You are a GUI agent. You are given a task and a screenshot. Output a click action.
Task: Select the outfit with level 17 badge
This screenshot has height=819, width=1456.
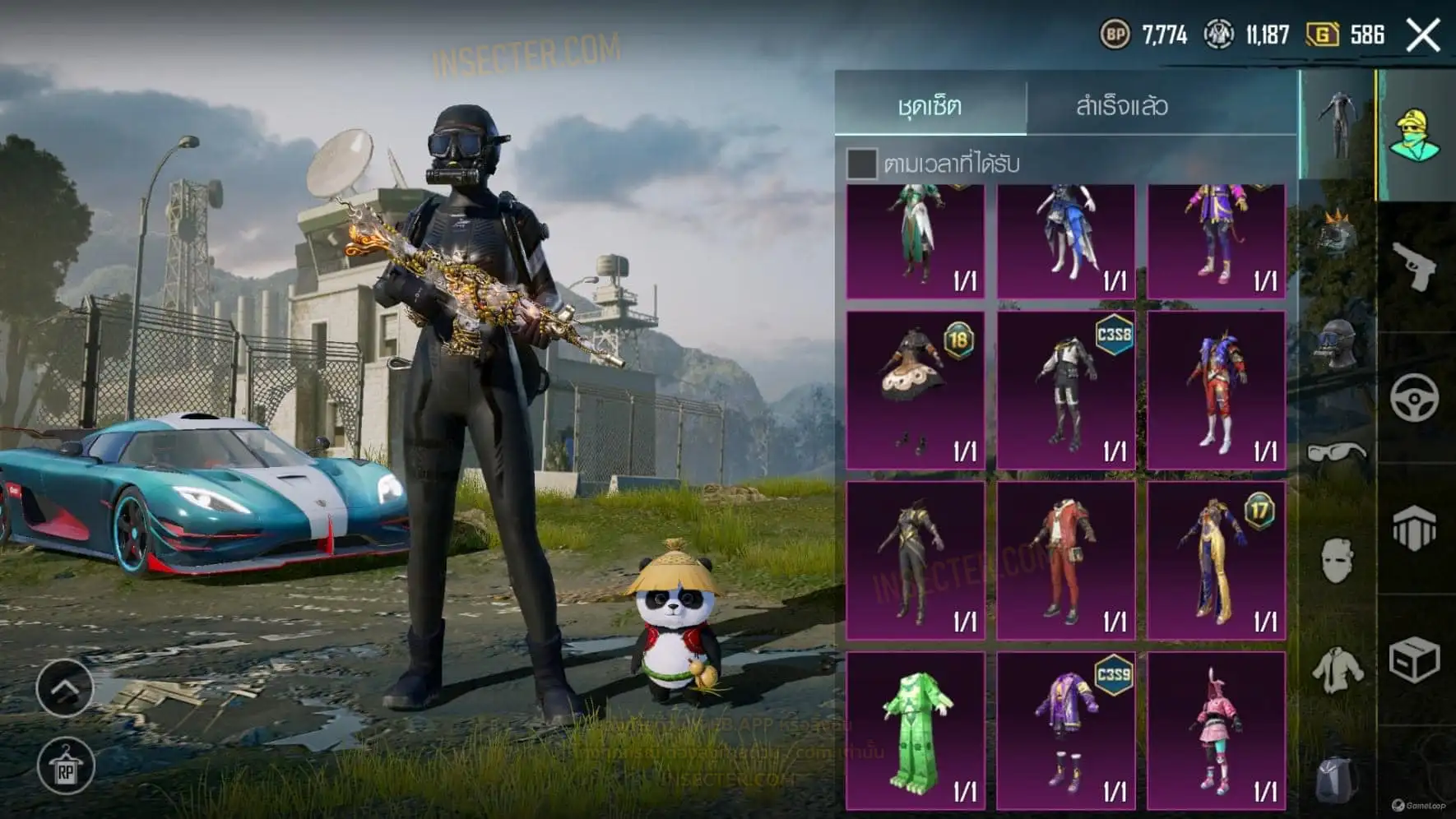click(1217, 561)
